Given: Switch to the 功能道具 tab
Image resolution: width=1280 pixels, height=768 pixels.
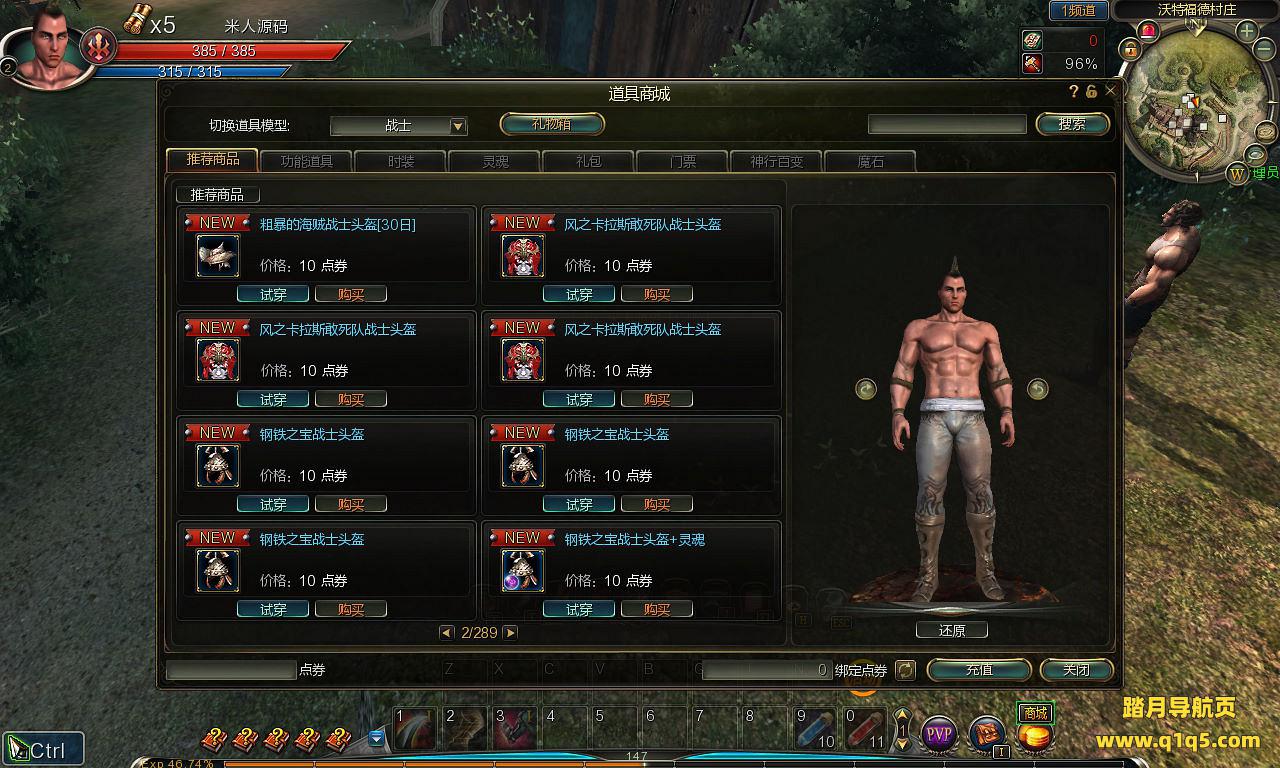Looking at the screenshot, I should [306, 161].
